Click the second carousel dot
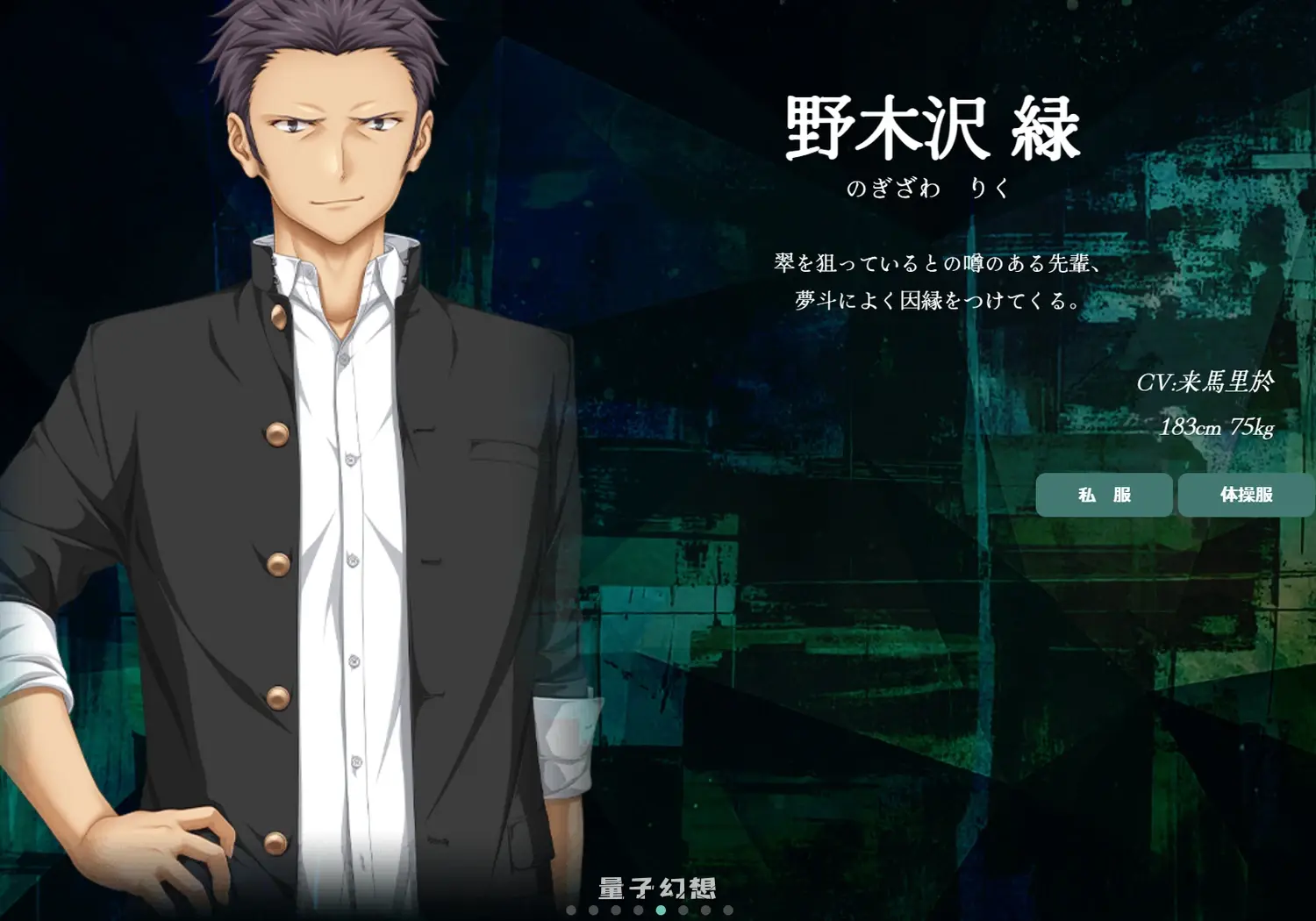1316x921 pixels. point(593,910)
